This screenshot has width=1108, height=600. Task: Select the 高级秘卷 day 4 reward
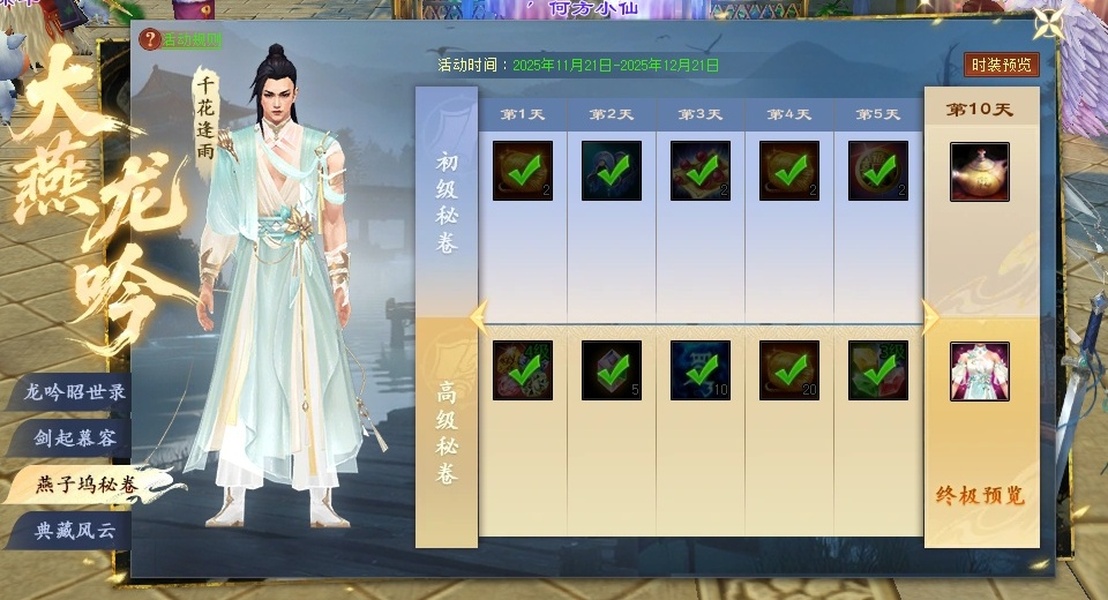pyautogui.click(x=789, y=371)
